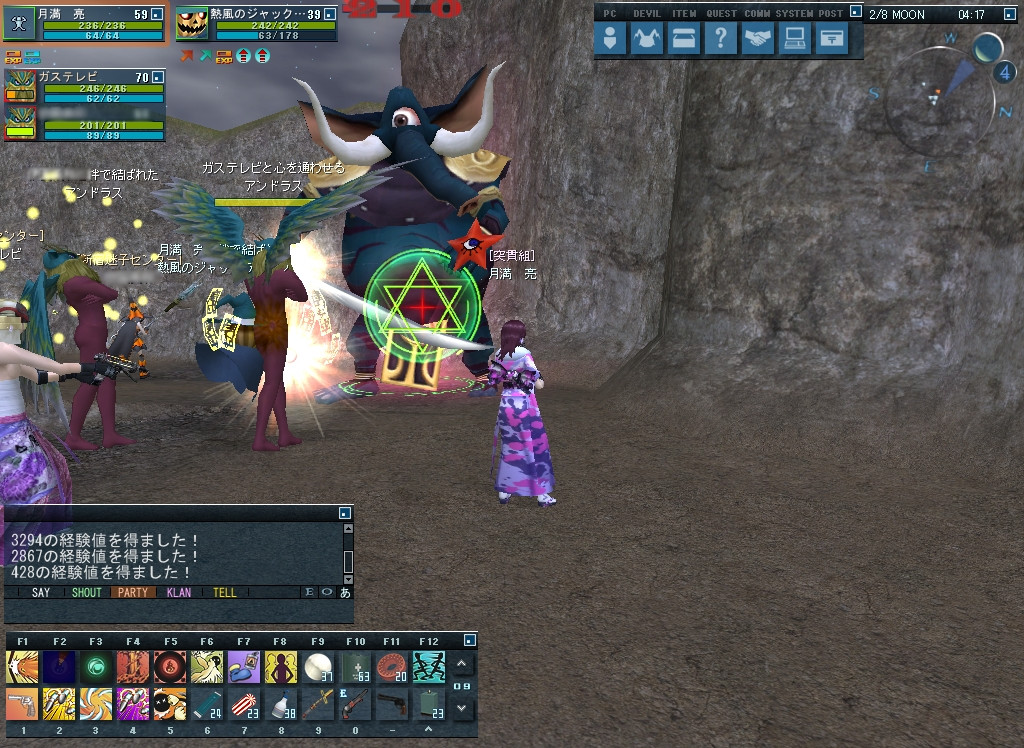
Task: Use the white spray bottle item
Action: tap(282, 704)
